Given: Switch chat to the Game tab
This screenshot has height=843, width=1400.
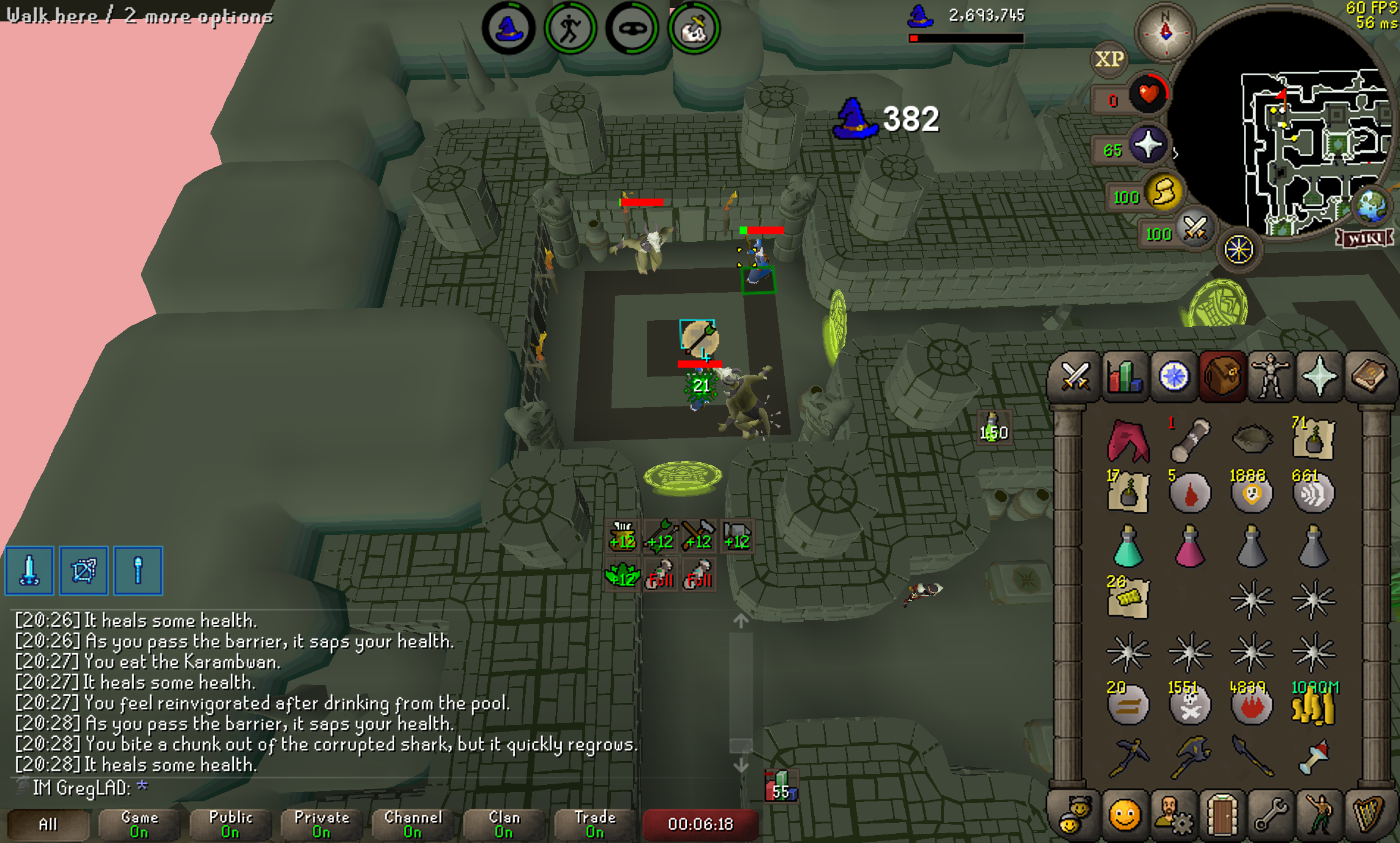Looking at the screenshot, I should [x=140, y=824].
